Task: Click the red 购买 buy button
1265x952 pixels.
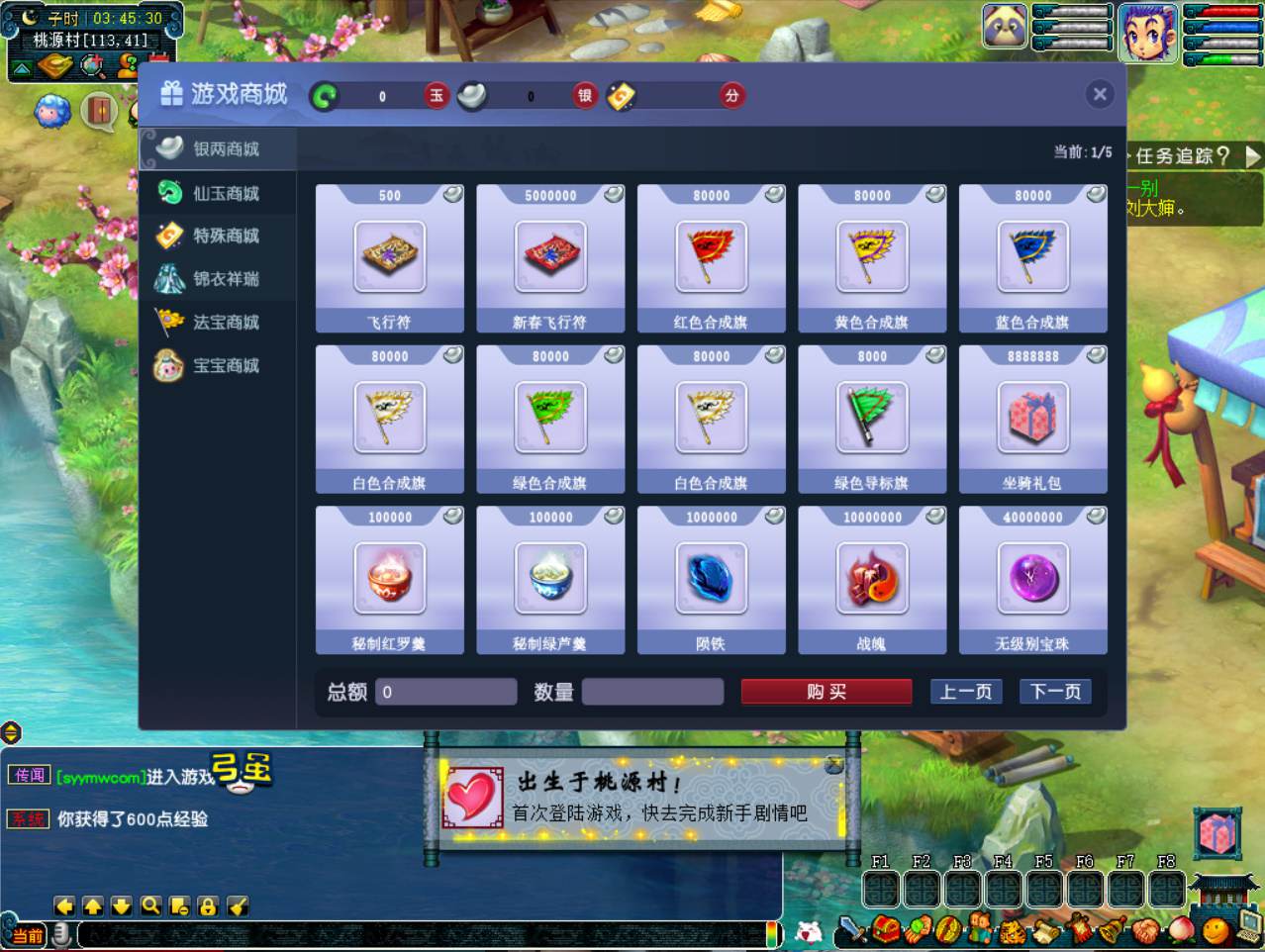Action: (827, 692)
